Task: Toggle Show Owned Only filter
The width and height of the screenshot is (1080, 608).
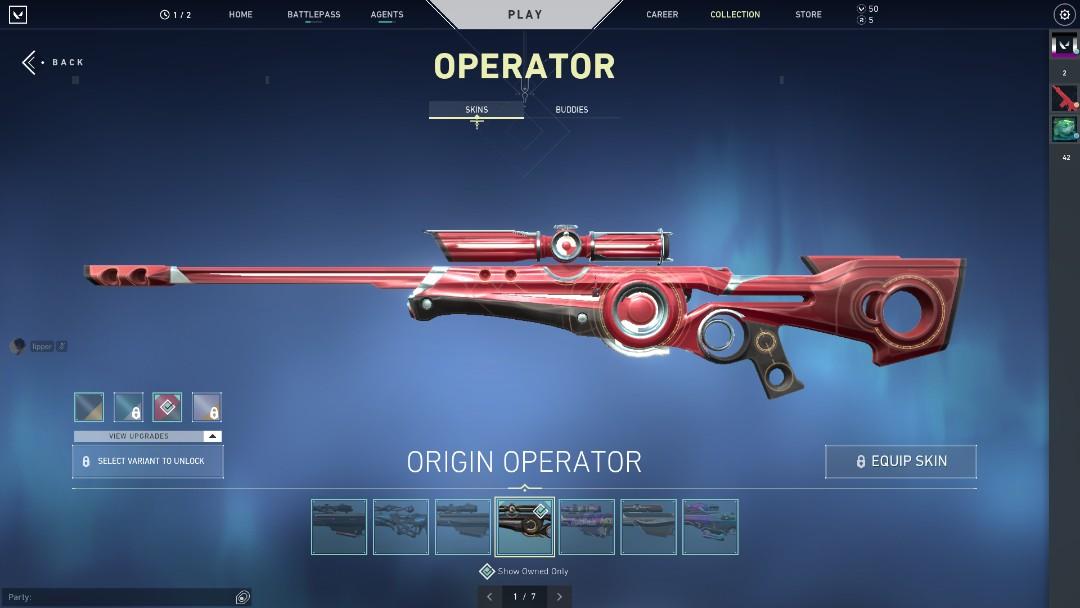Action: [x=487, y=571]
